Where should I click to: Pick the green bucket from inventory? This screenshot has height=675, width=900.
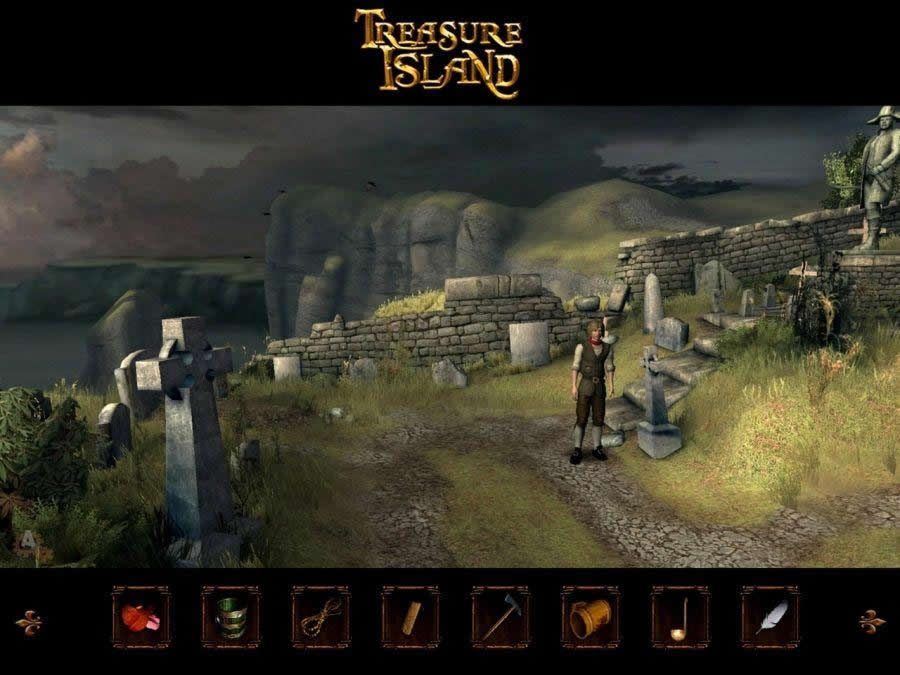coord(231,618)
